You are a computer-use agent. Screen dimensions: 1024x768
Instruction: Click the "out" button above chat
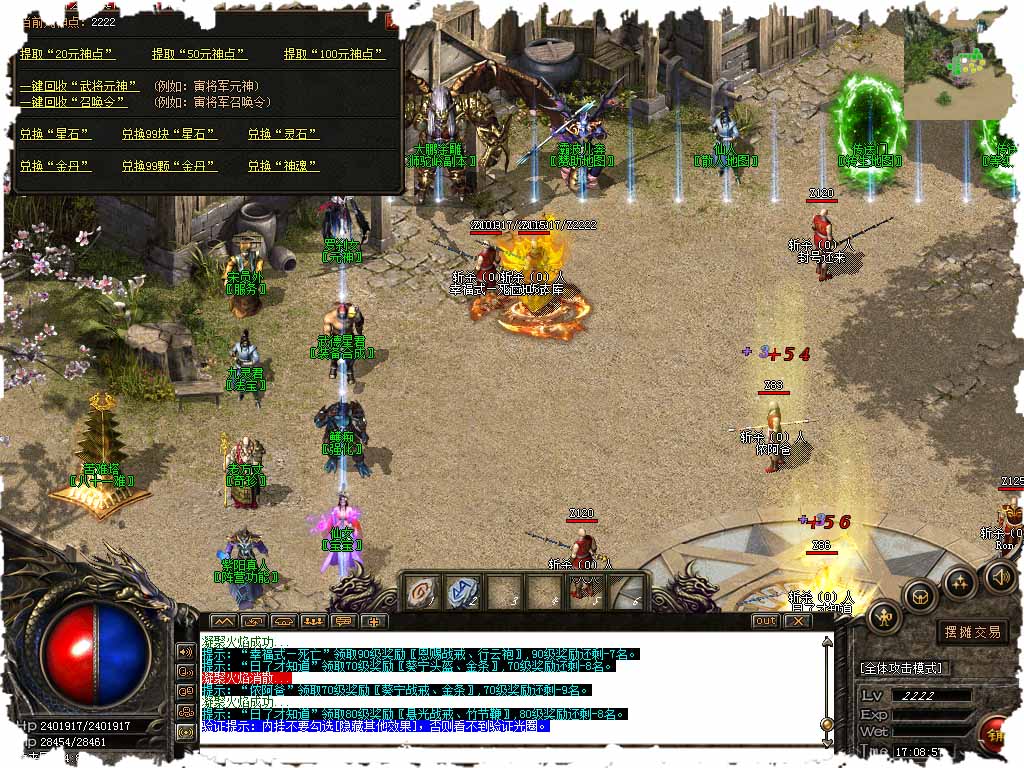[x=765, y=621]
